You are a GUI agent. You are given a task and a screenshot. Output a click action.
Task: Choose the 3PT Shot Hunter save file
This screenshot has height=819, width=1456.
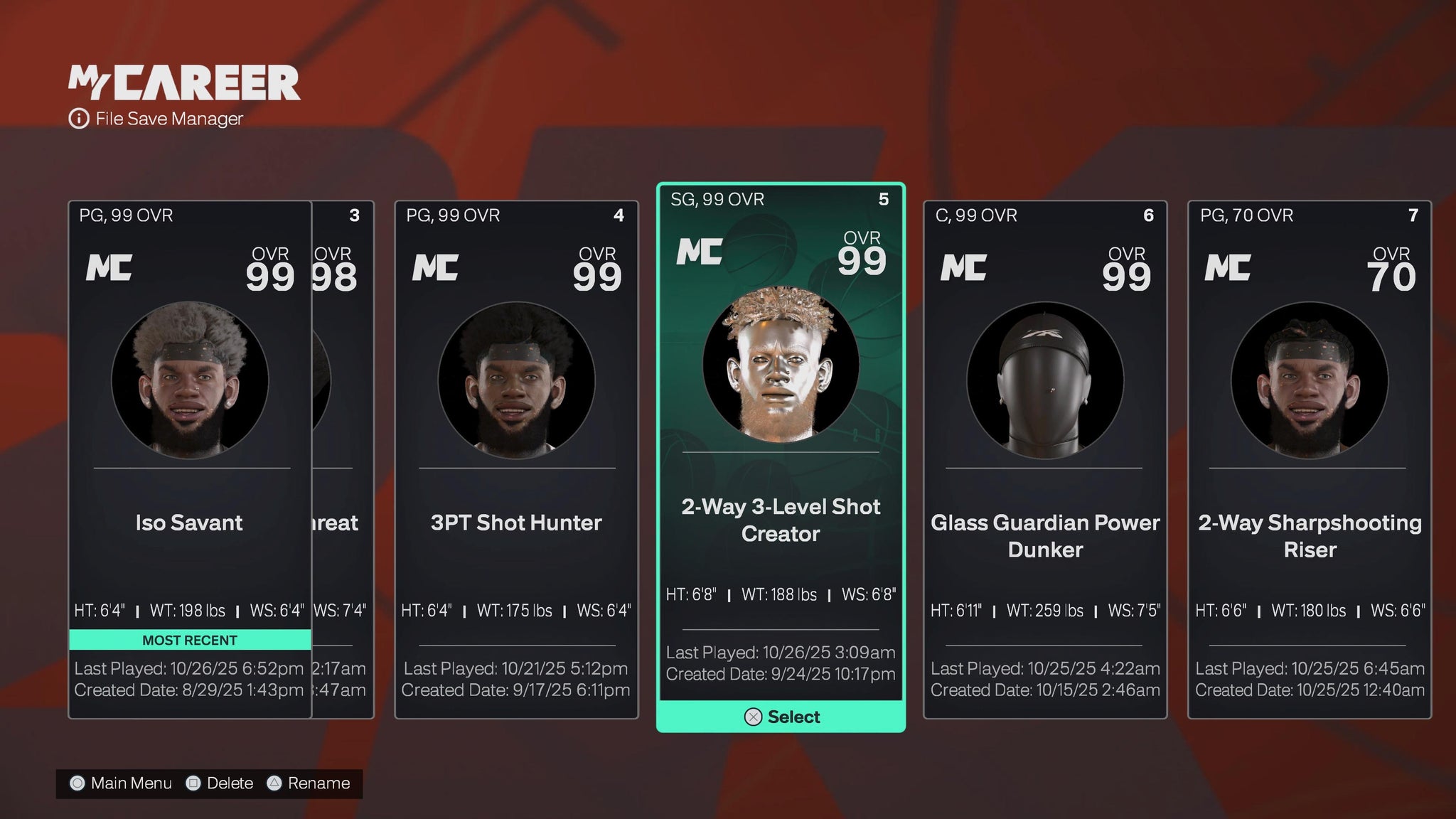tap(516, 459)
